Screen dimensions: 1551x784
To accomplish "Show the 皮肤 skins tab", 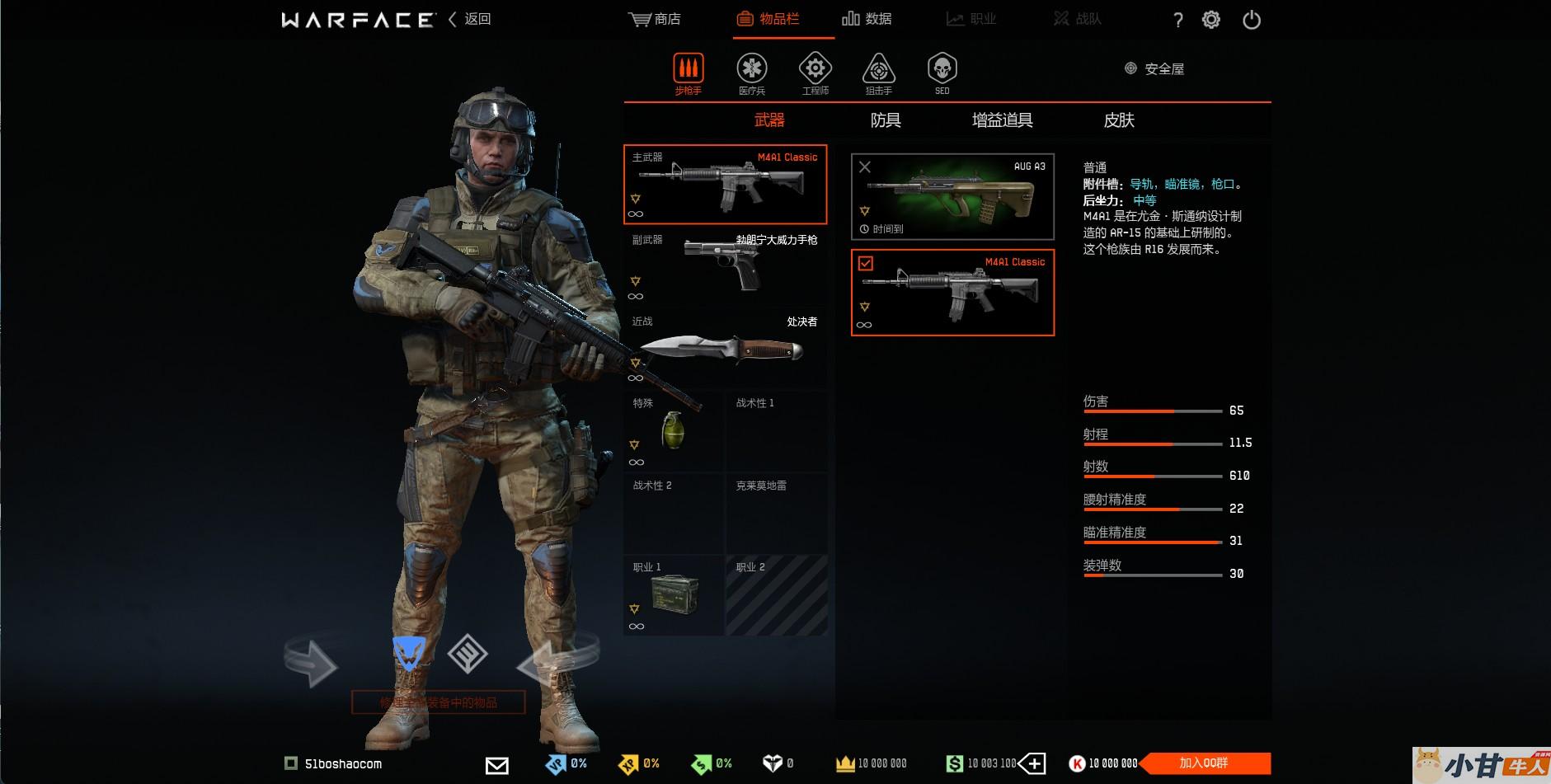I will tap(1119, 120).
